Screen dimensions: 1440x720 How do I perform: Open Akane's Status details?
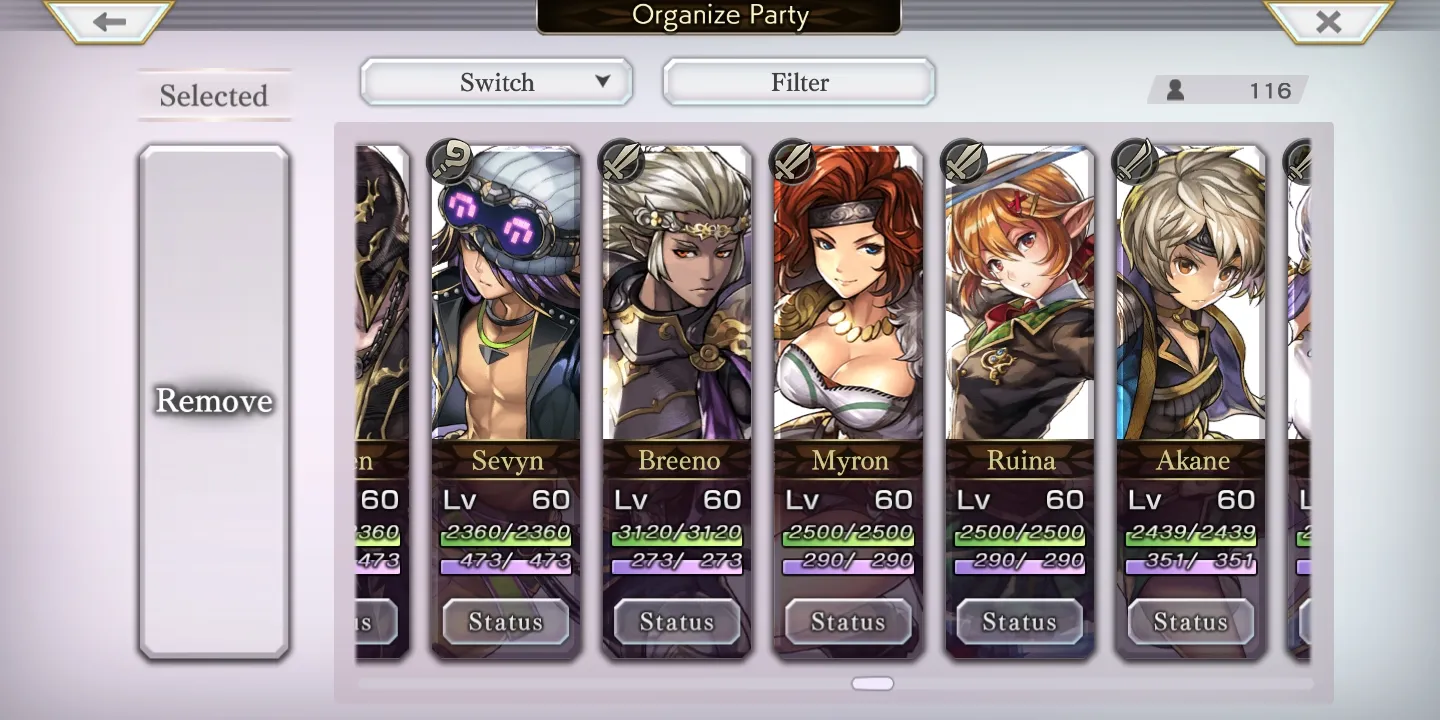pyautogui.click(x=1190, y=622)
